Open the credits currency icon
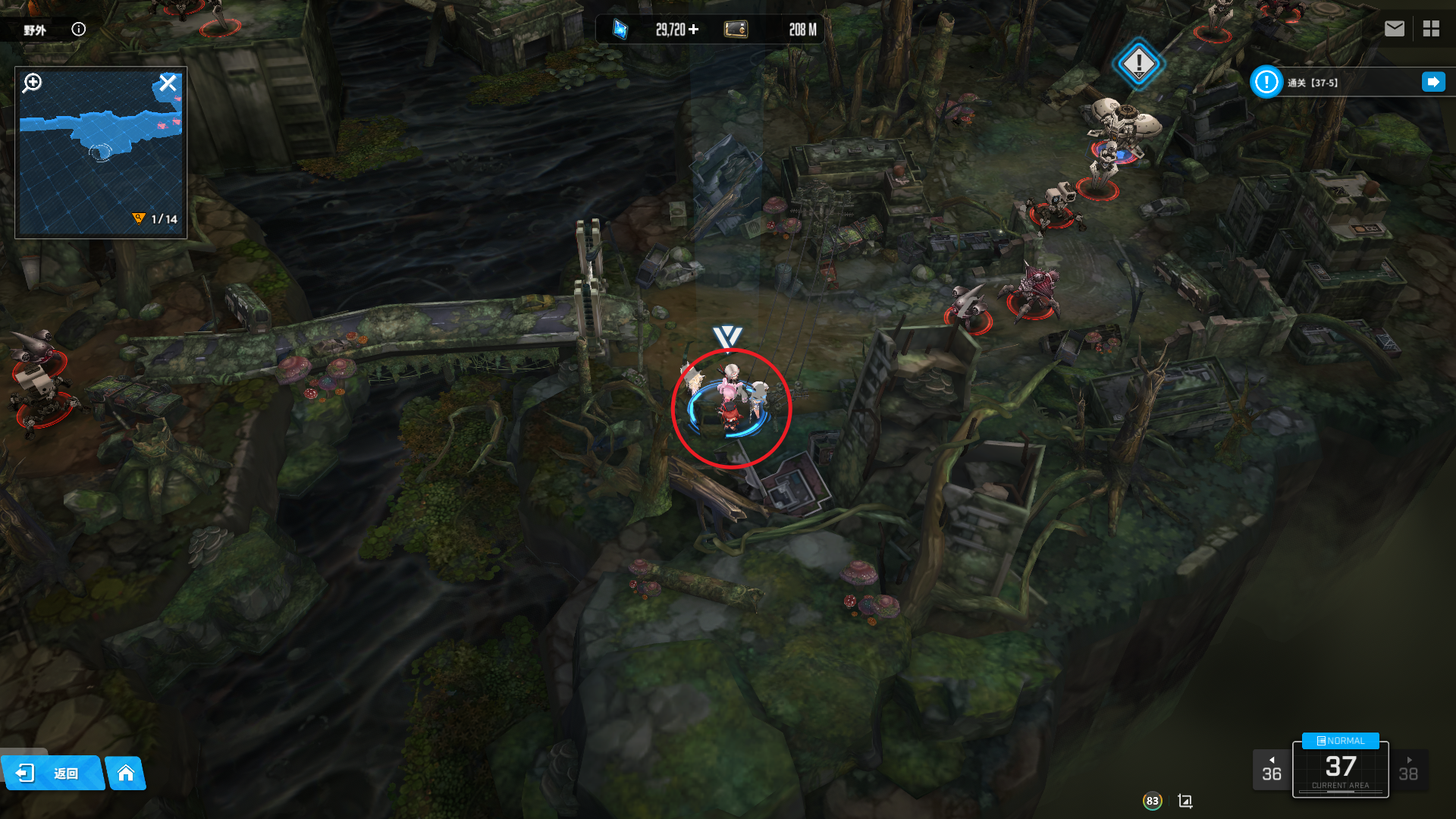This screenshot has height=819, width=1456. [x=736, y=30]
